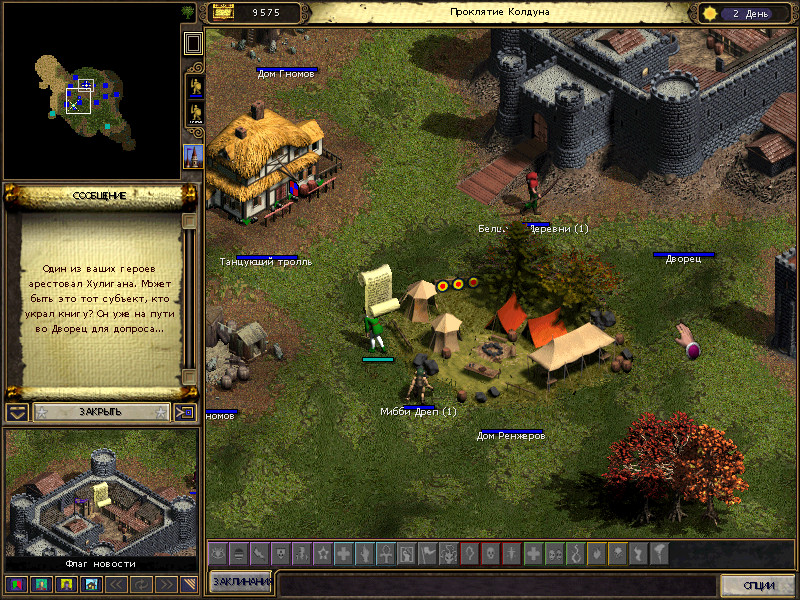Click the down-arrow button left of Закрыть

pyautogui.click(x=17, y=412)
